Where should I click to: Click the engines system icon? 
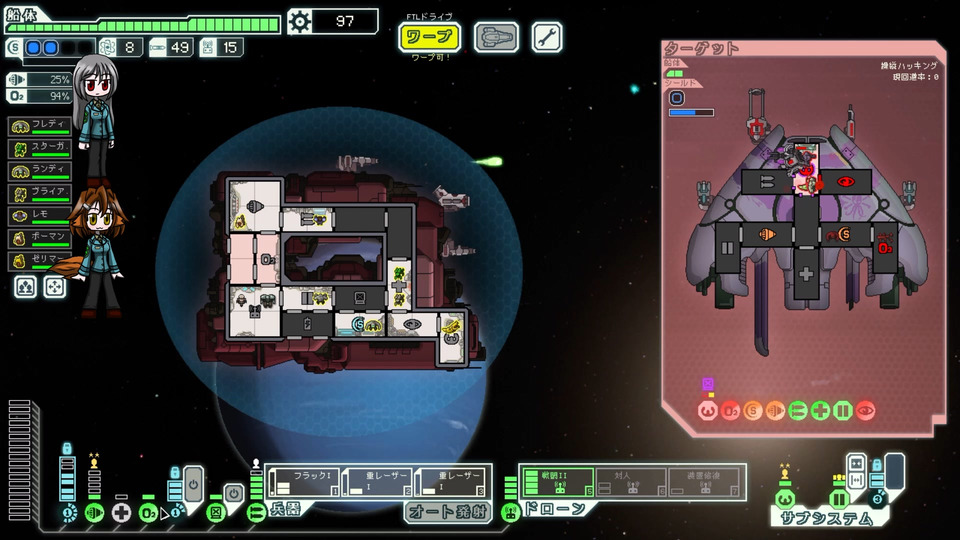(94, 513)
